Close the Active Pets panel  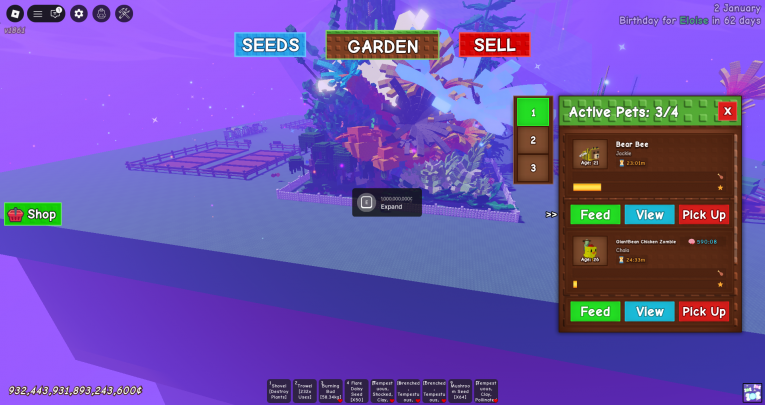(x=727, y=111)
